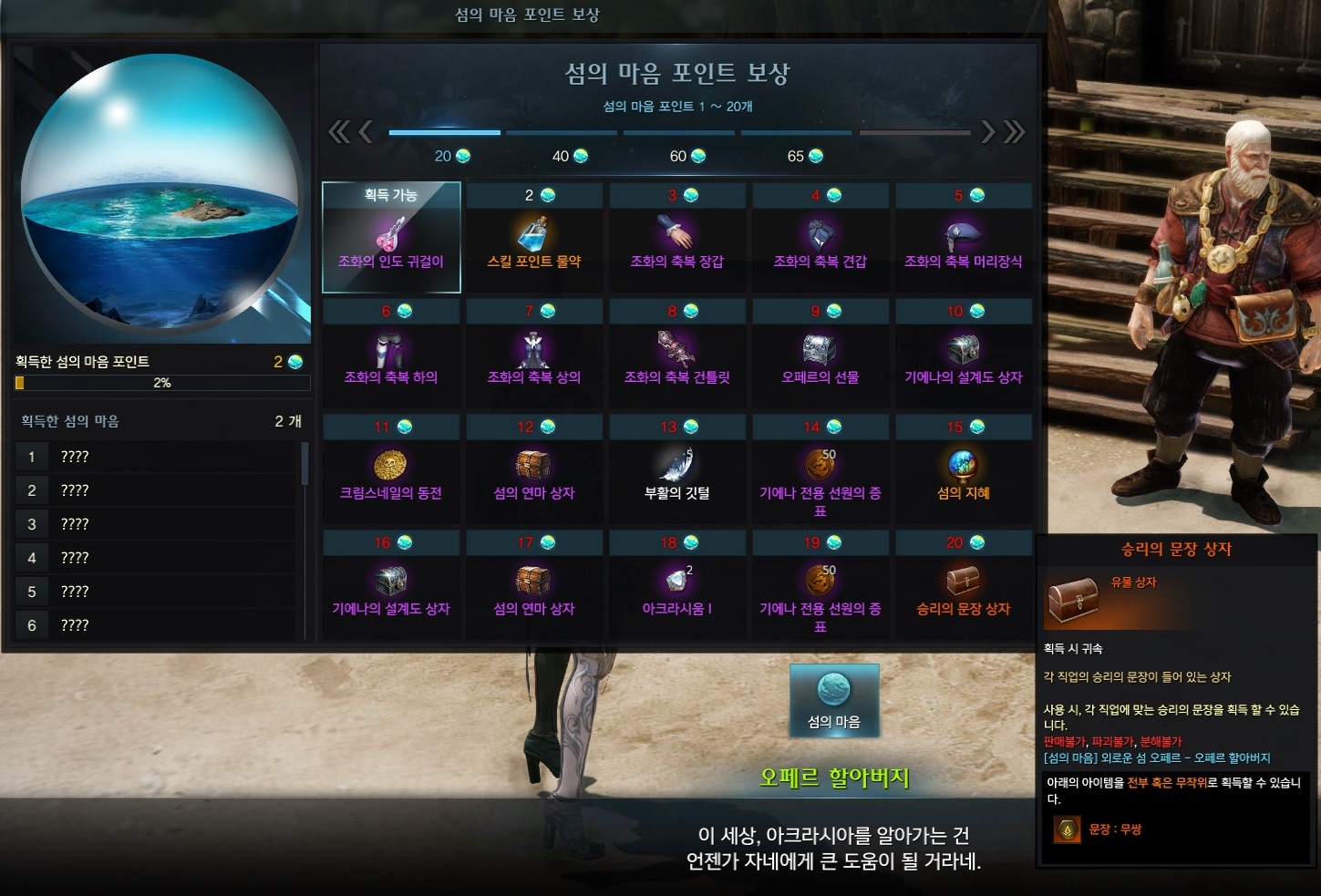The height and width of the screenshot is (896, 1321).
Task: Select the 조화의 축복 장갑 reward
Action: (676, 237)
